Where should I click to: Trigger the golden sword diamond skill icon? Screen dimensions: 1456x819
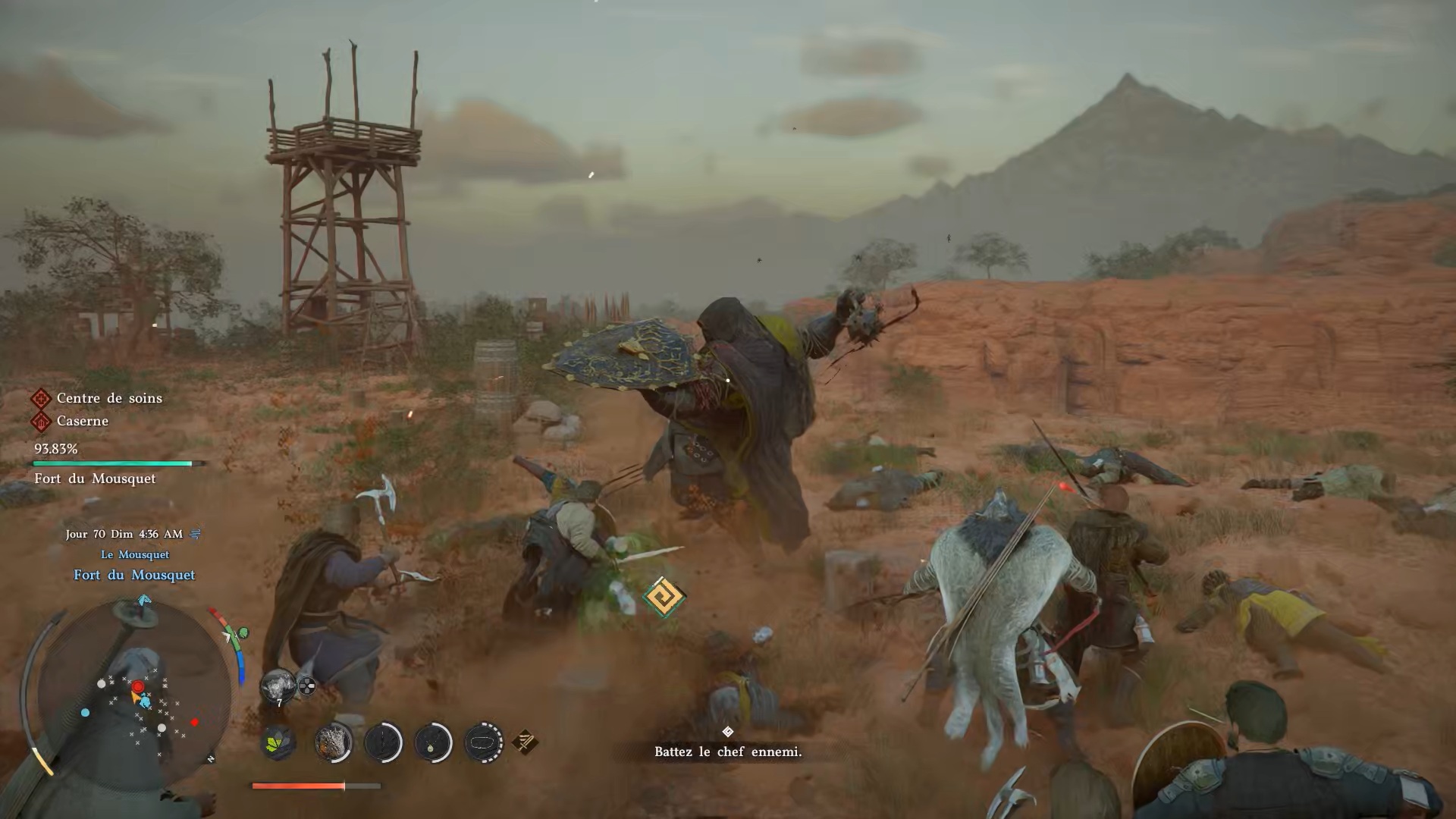coord(526,742)
